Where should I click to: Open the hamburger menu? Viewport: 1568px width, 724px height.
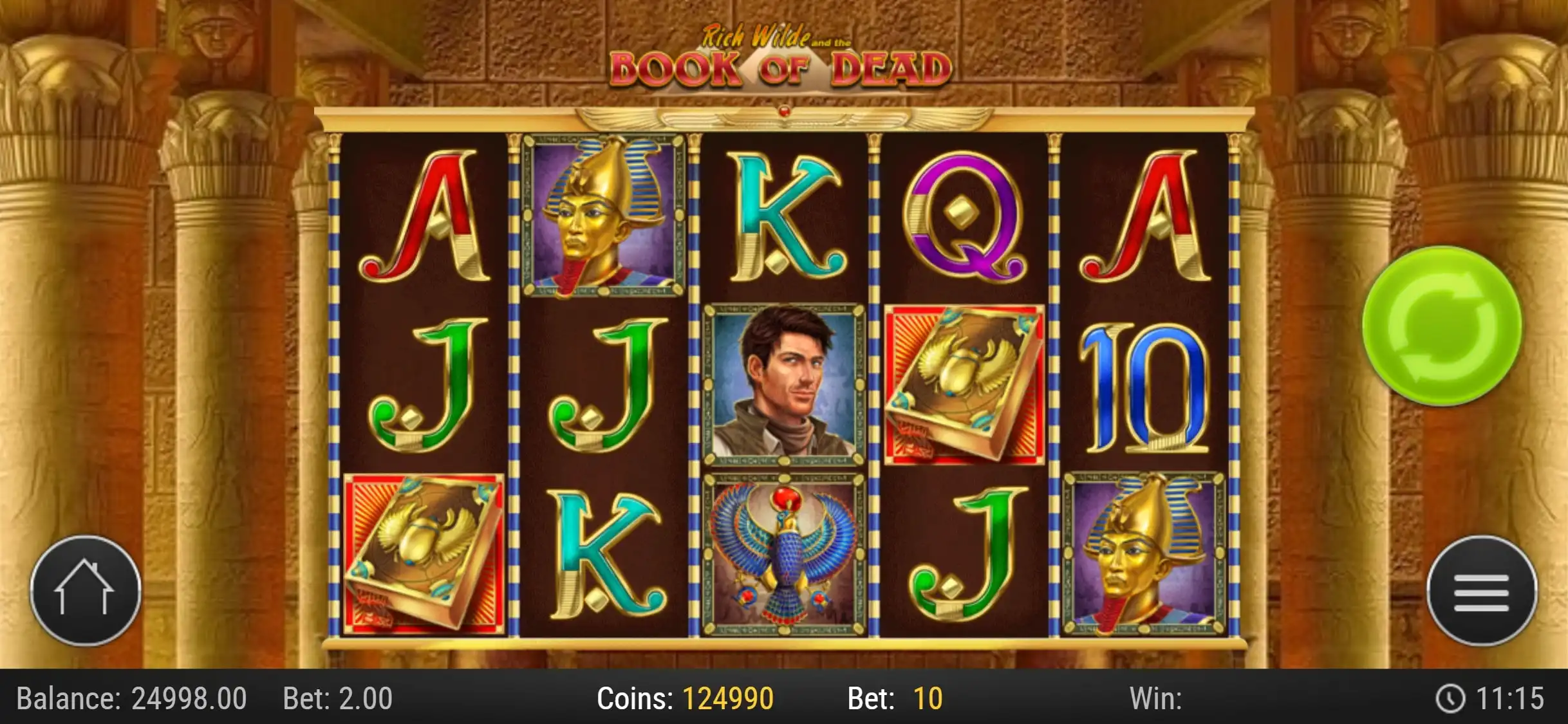tap(1481, 591)
